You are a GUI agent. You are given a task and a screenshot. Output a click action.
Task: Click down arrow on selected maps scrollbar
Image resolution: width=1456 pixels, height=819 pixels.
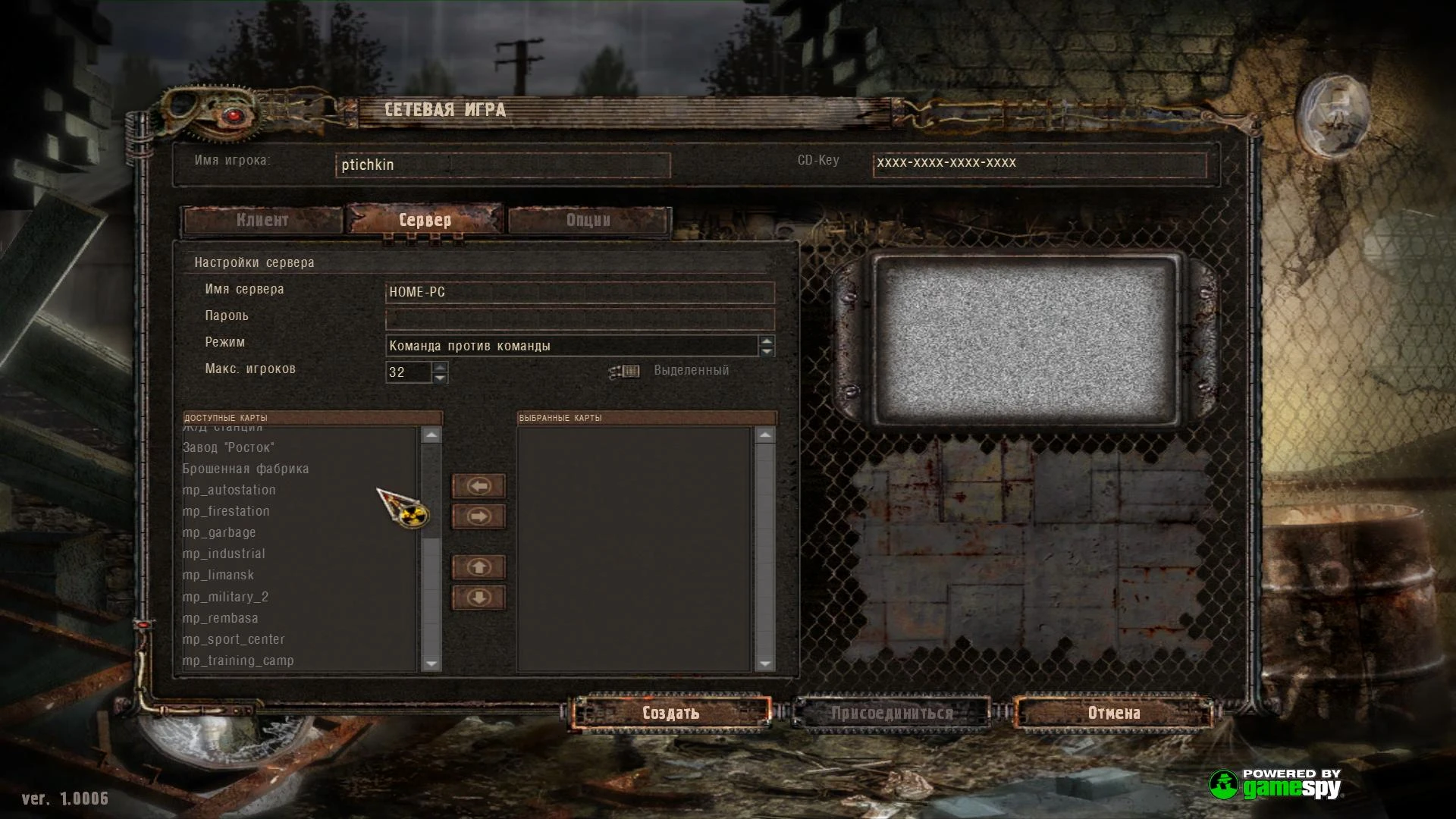pyautogui.click(x=765, y=663)
